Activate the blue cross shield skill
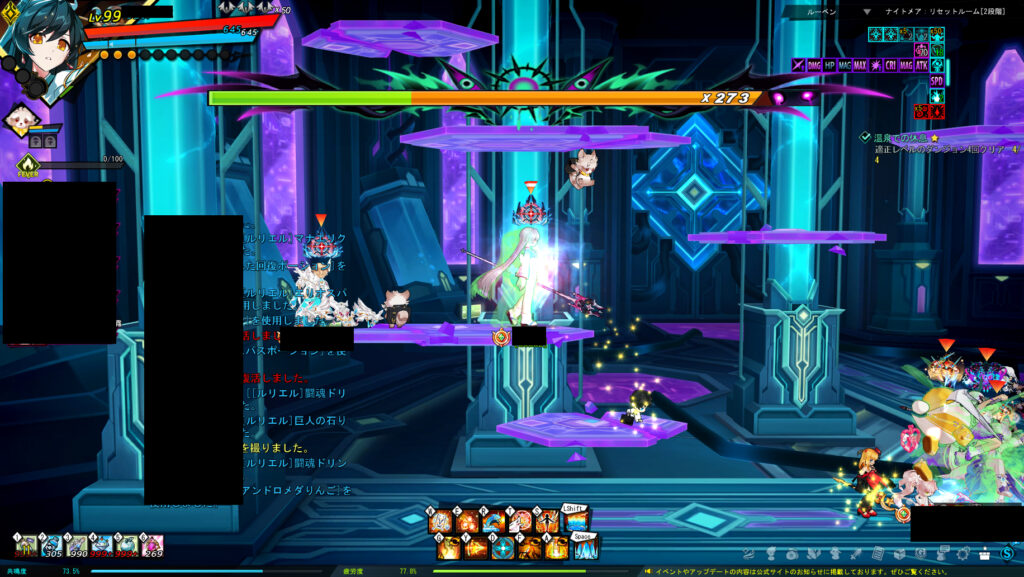 click(x=502, y=548)
